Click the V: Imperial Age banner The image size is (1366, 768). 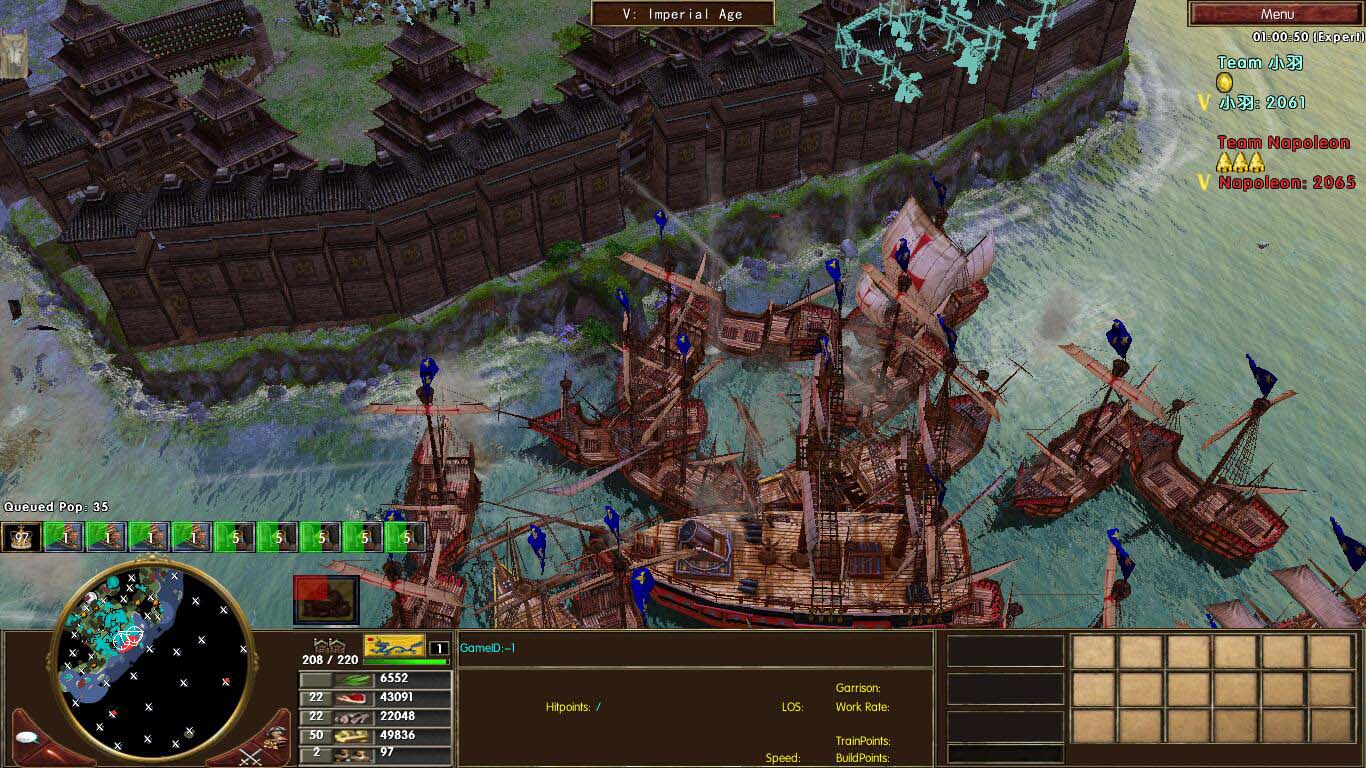tap(682, 14)
